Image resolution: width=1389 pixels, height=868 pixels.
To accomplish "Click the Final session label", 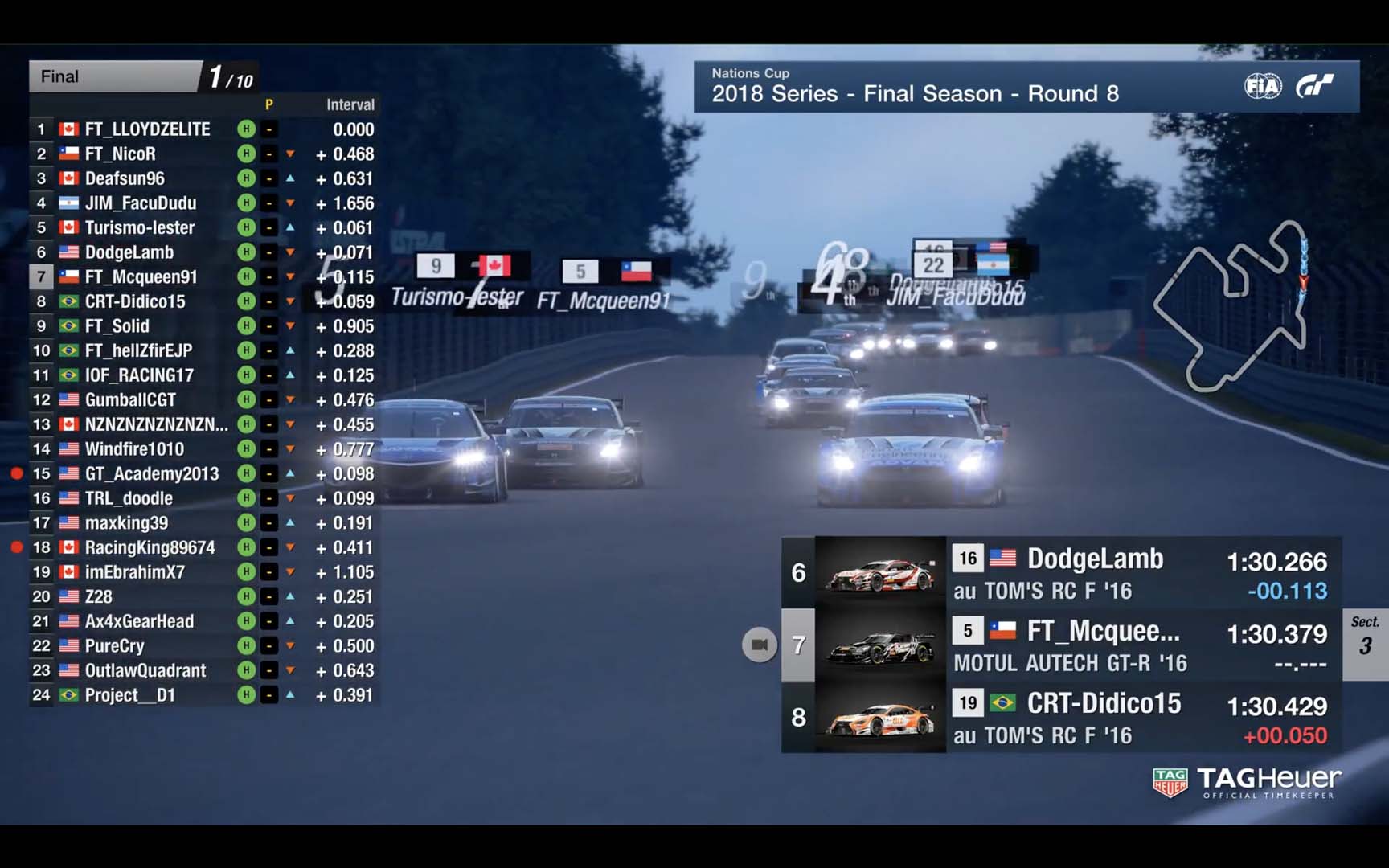I will point(60,76).
